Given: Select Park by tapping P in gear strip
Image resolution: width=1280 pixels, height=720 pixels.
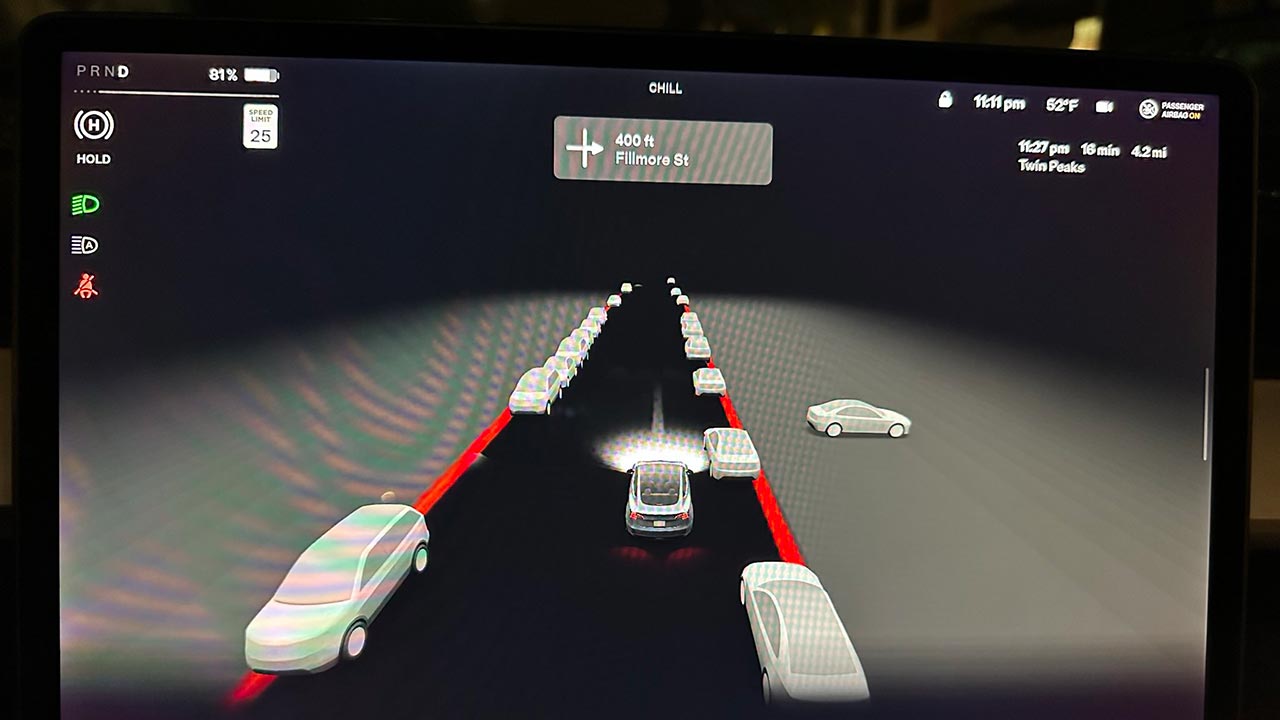Looking at the screenshot, I should click(x=81, y=71).
